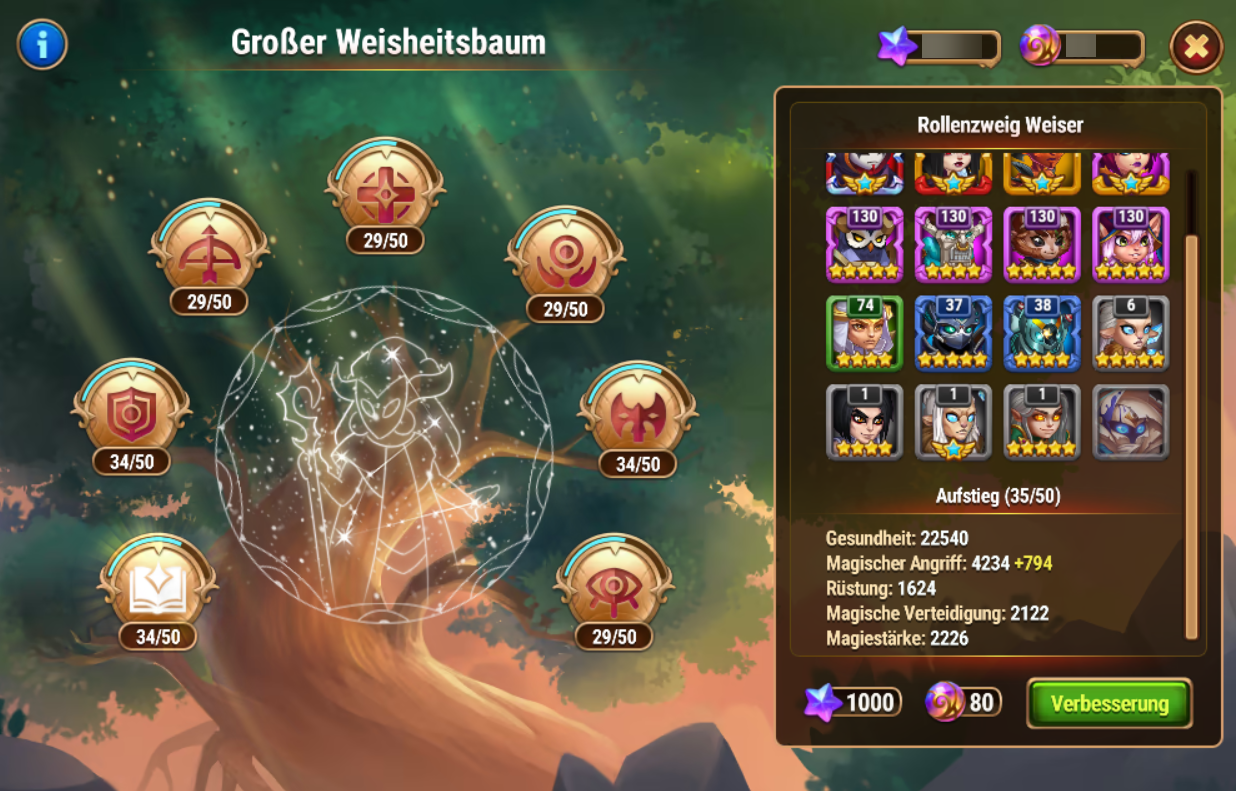This screenshot has height=791, width=1236.
Task: Select the level 130 owl hero
Action: coord(865,245)
